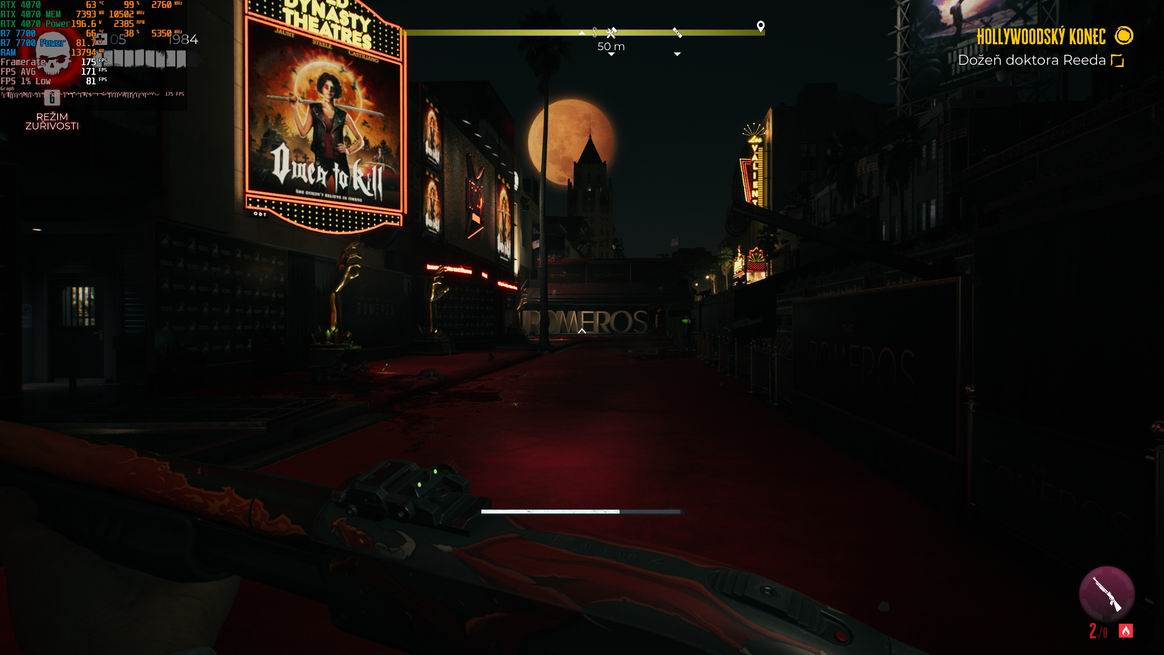Click the medkit icon beside health count
This screenshot has width=1164, height=655.
coord(100,40)
